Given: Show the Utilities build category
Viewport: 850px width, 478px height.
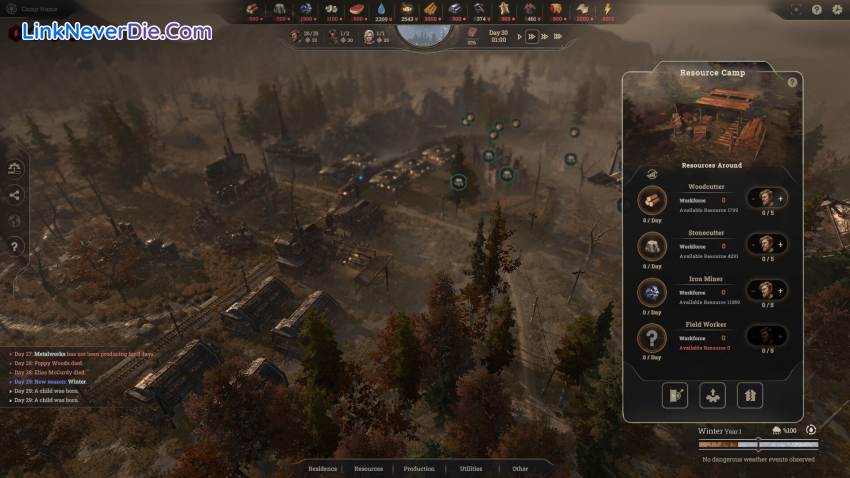Looking at the screenshot, I should [471, 468].
